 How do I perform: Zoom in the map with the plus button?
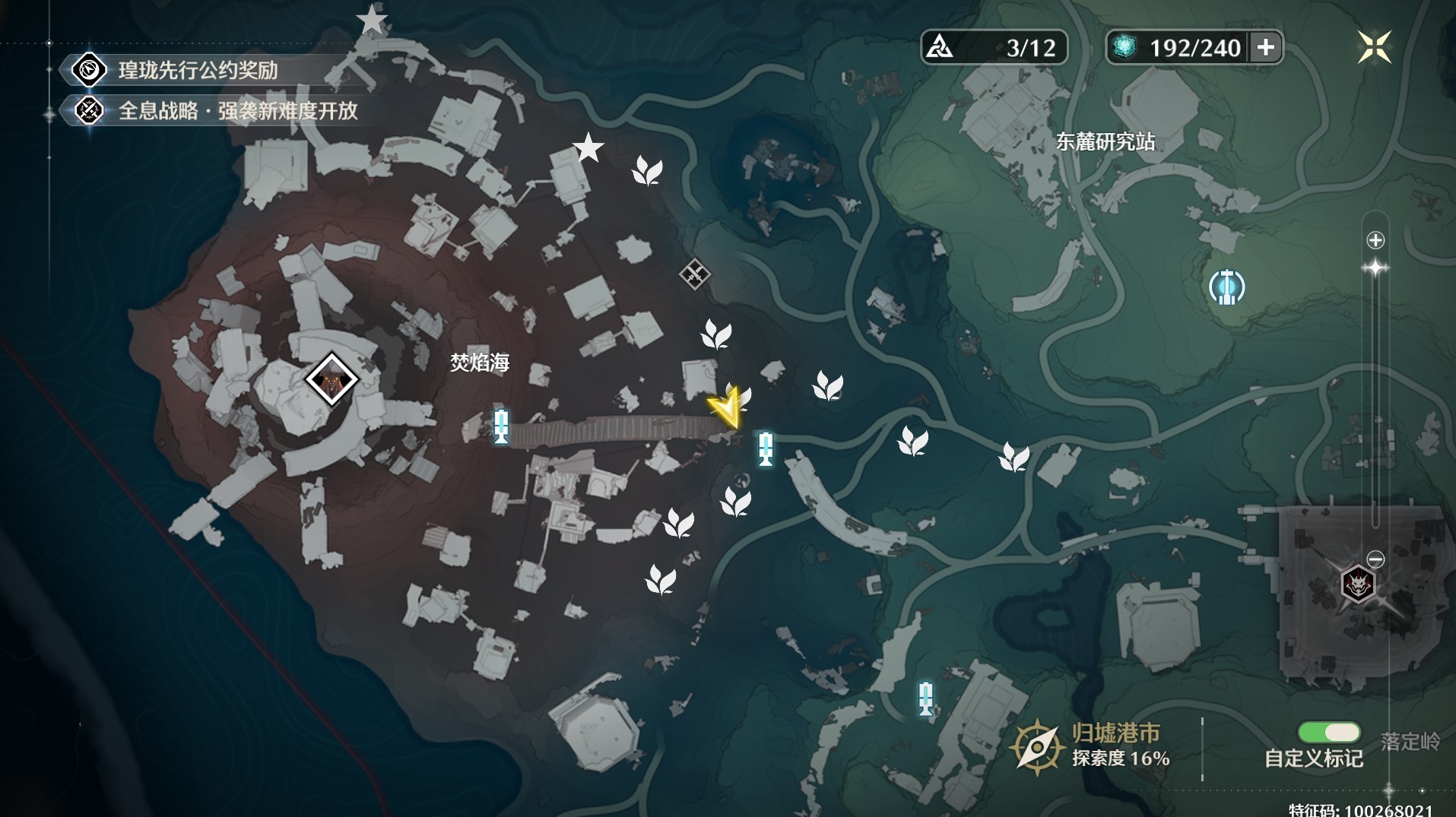tap(1375, 241)
